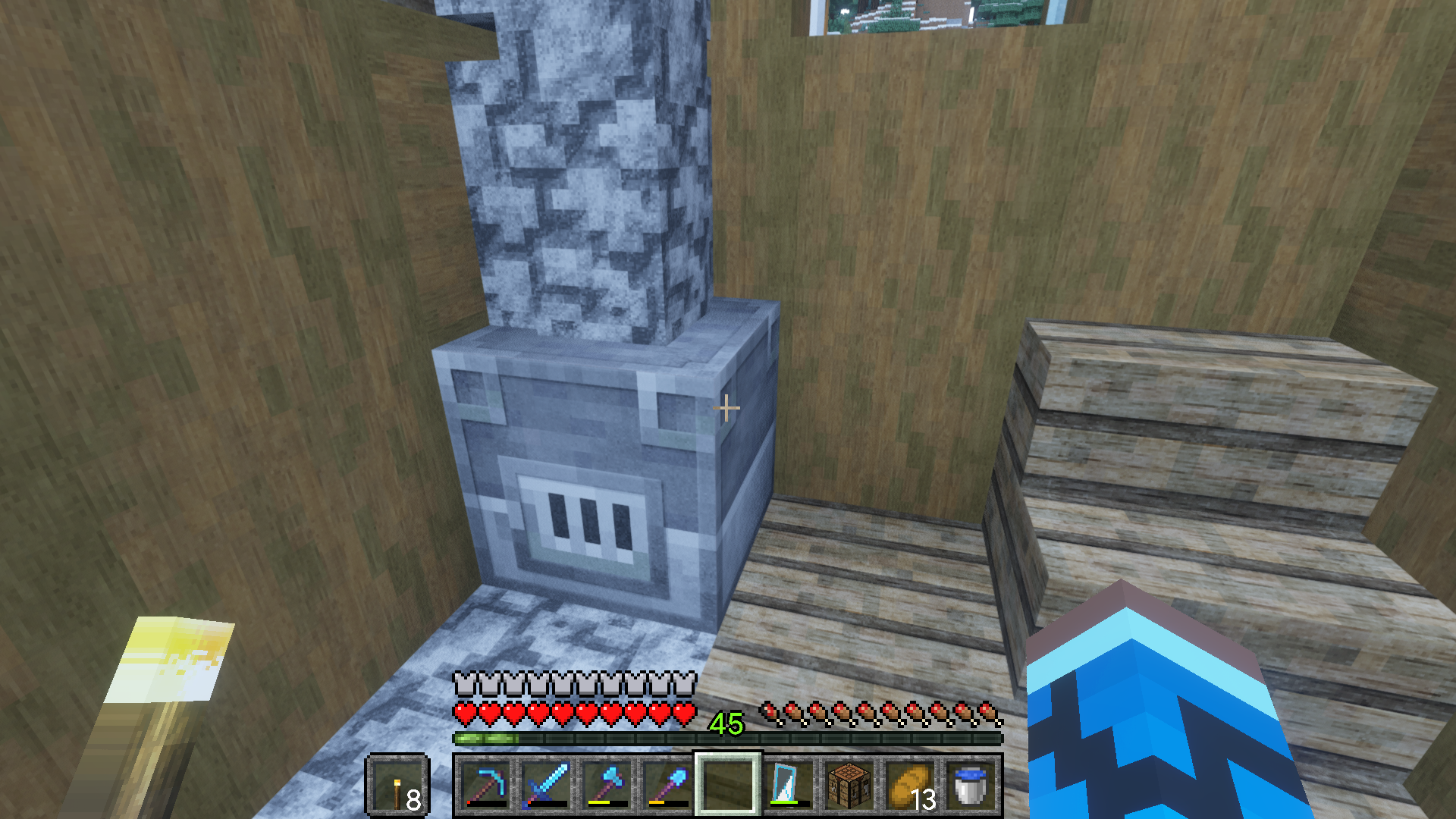1456x819 pixels.
Task: Pick the diamond shovel in the hotbar
Action: [667, 785]
